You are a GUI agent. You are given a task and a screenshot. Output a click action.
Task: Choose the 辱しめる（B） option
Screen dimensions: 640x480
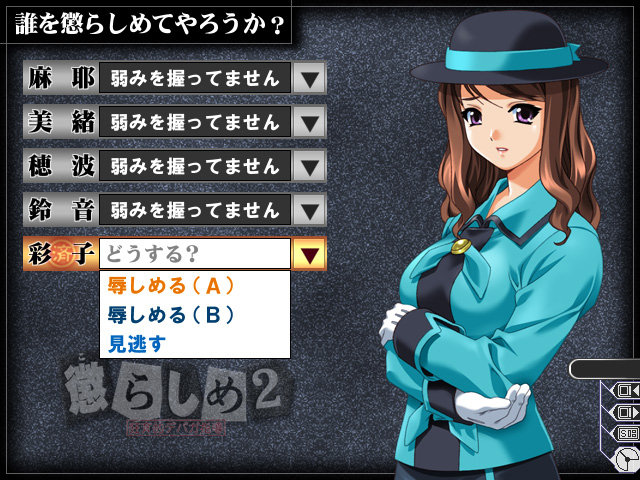point(171,314)
